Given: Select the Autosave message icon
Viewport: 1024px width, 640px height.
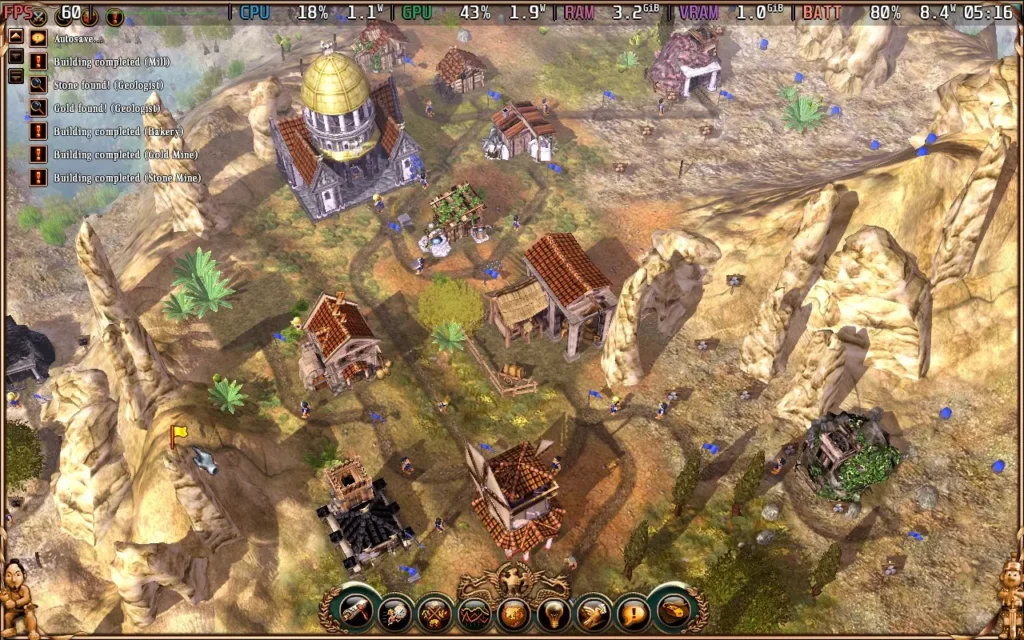Looking at the screenshot, I should 38,38.
